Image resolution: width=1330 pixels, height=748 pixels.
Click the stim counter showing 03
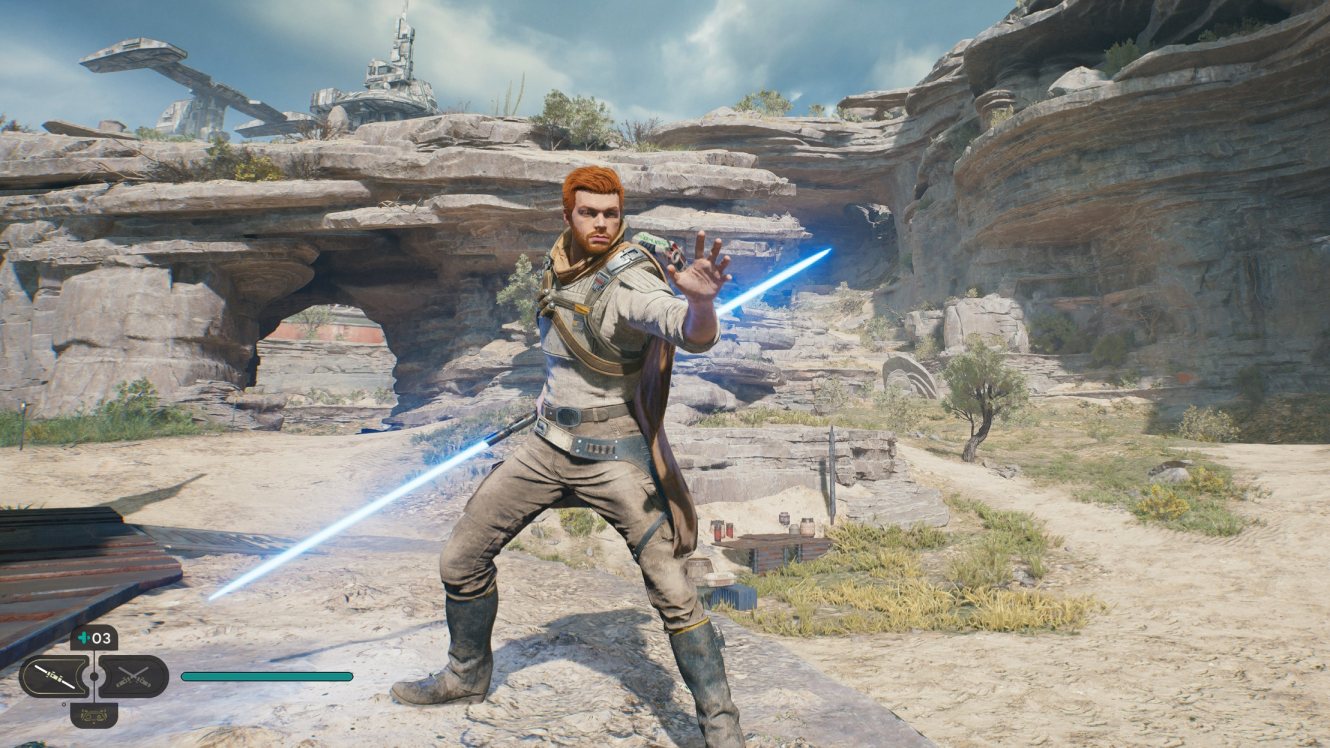pos(102,638)
